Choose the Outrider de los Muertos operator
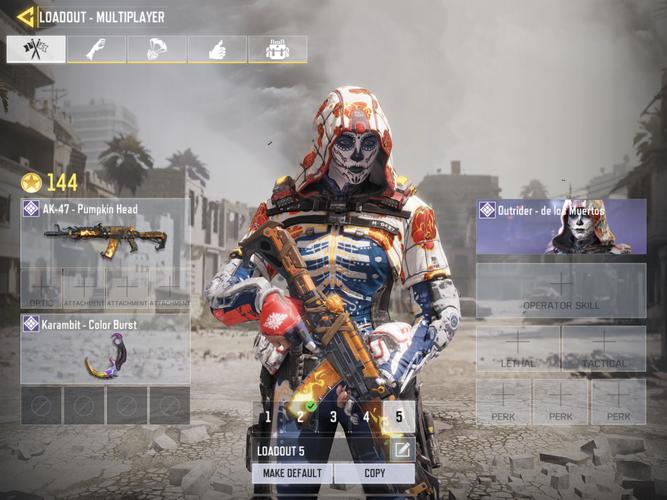667x500 pixels. click(560, 226)
